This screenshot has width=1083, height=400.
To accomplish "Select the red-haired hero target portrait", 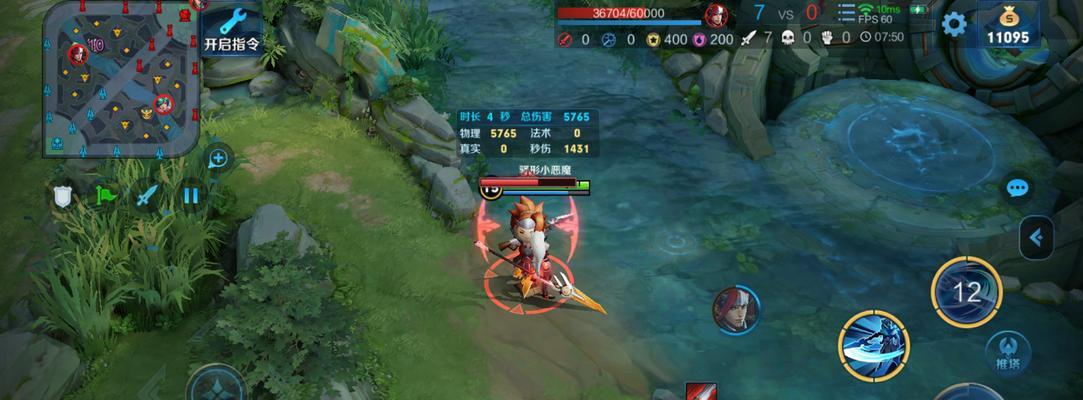I will (736, 310).
